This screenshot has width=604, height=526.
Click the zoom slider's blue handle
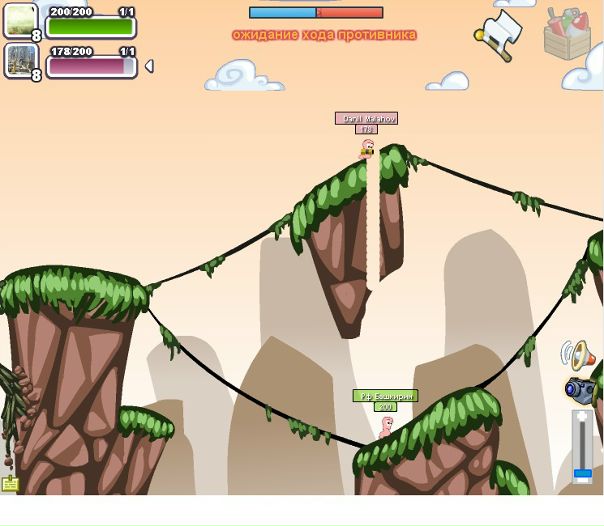click(x=582, y=474)
